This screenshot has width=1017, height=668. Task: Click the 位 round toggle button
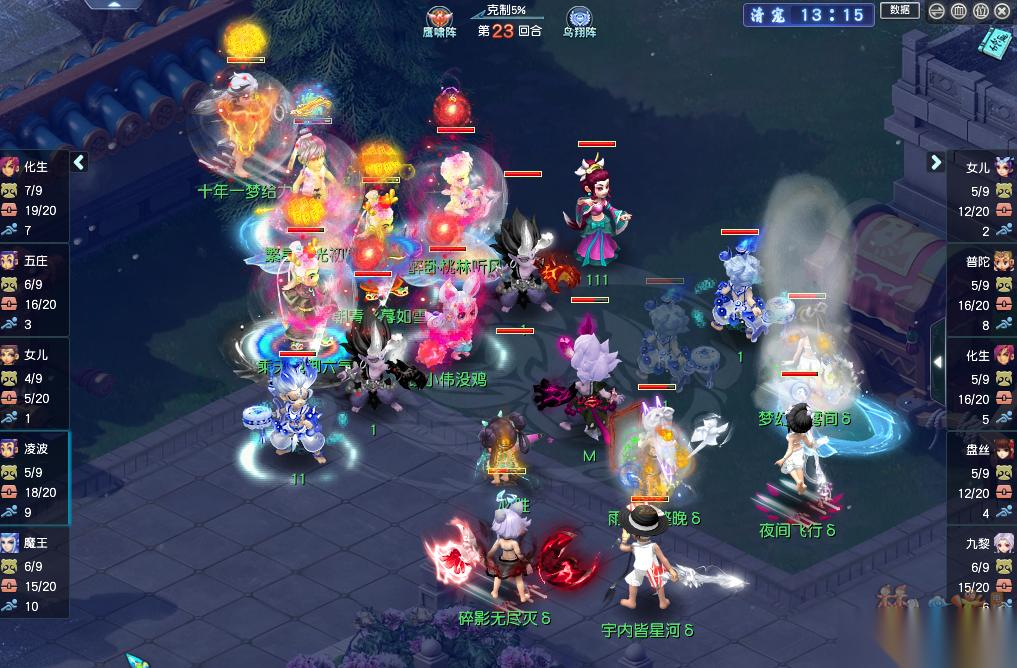[980, 12]
